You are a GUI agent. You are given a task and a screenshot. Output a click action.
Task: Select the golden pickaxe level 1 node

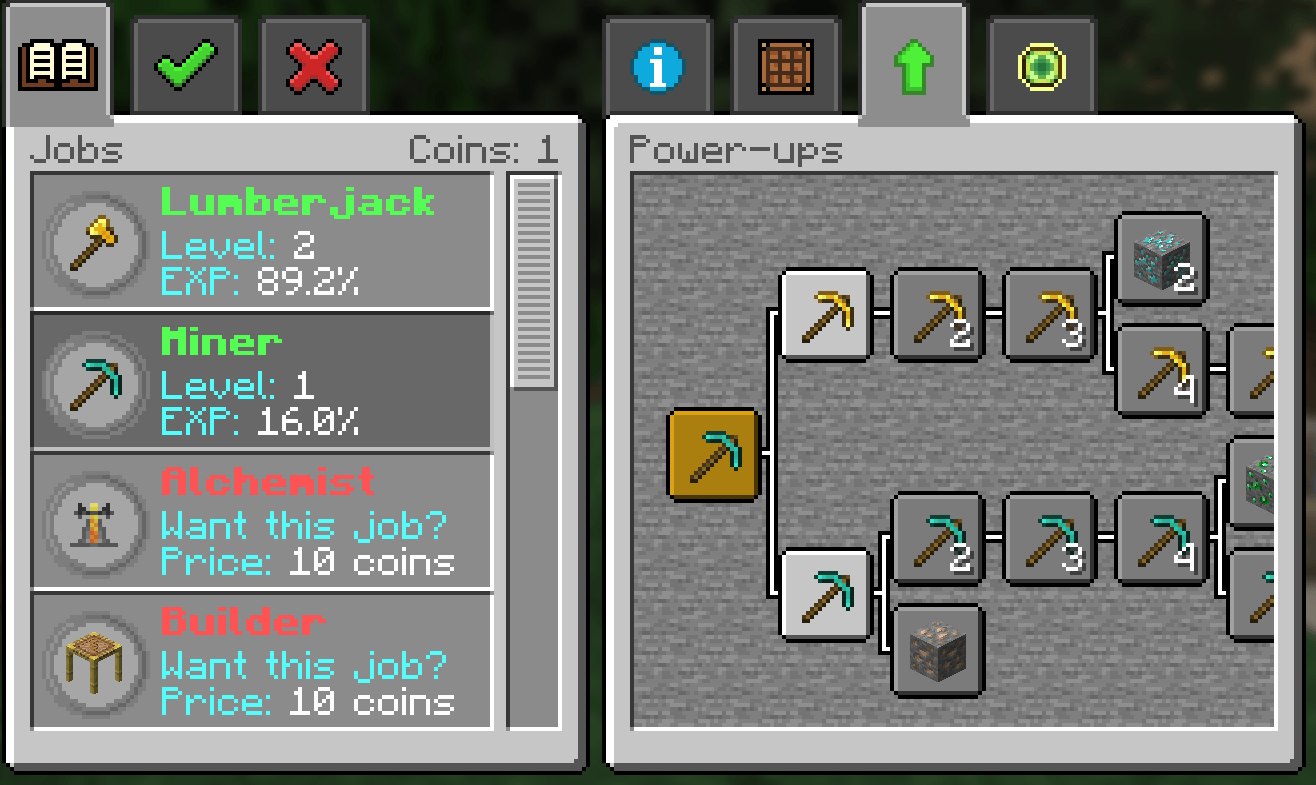826,316
